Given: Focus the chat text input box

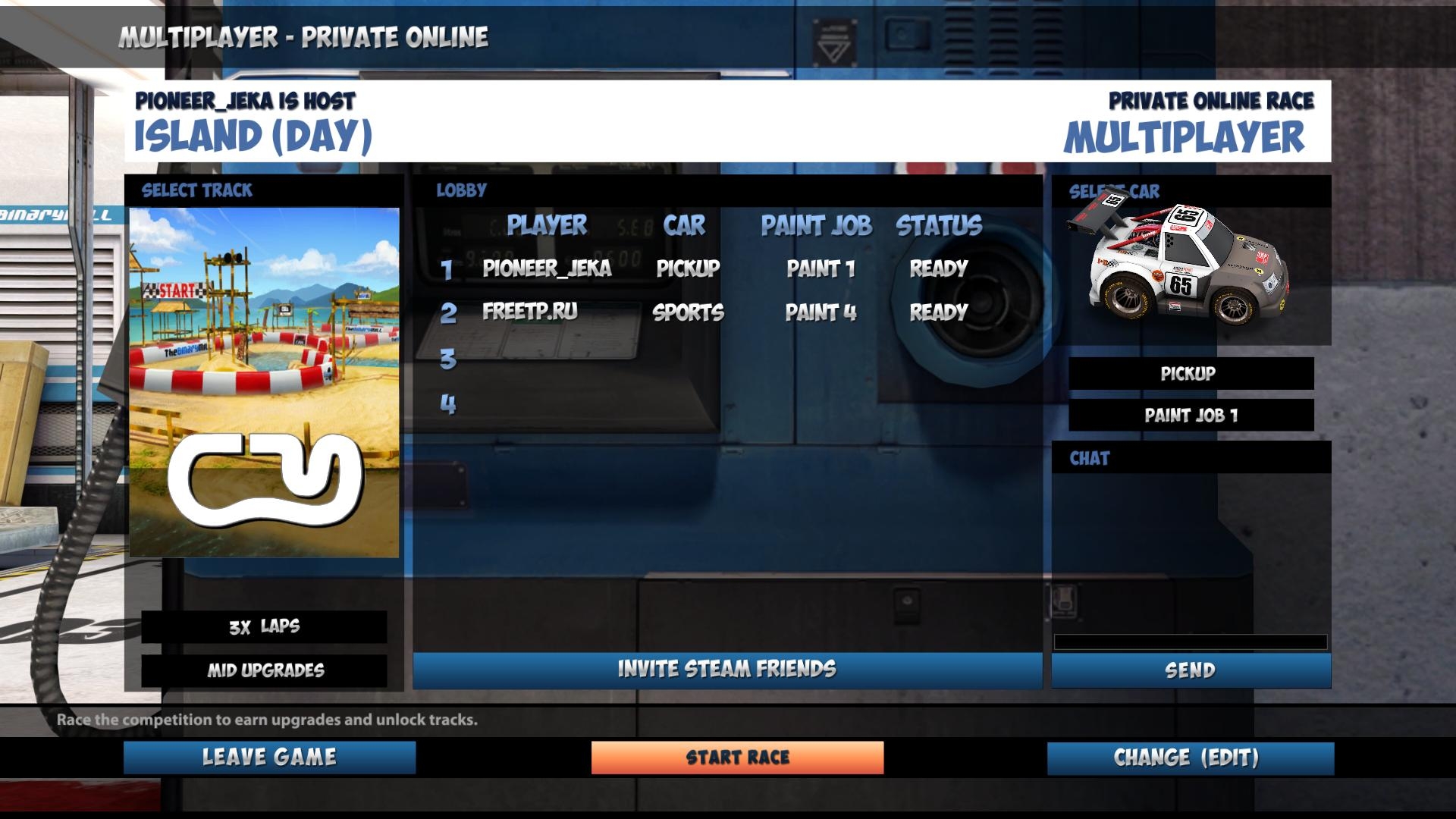Looking at the screenshot, I should pos(1191,642).
